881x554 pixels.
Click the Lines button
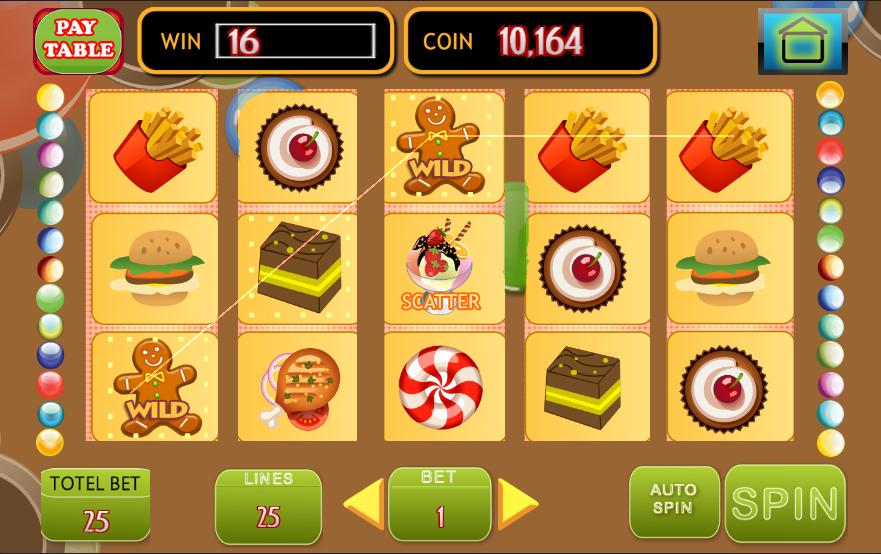click(x=268, y=505)
